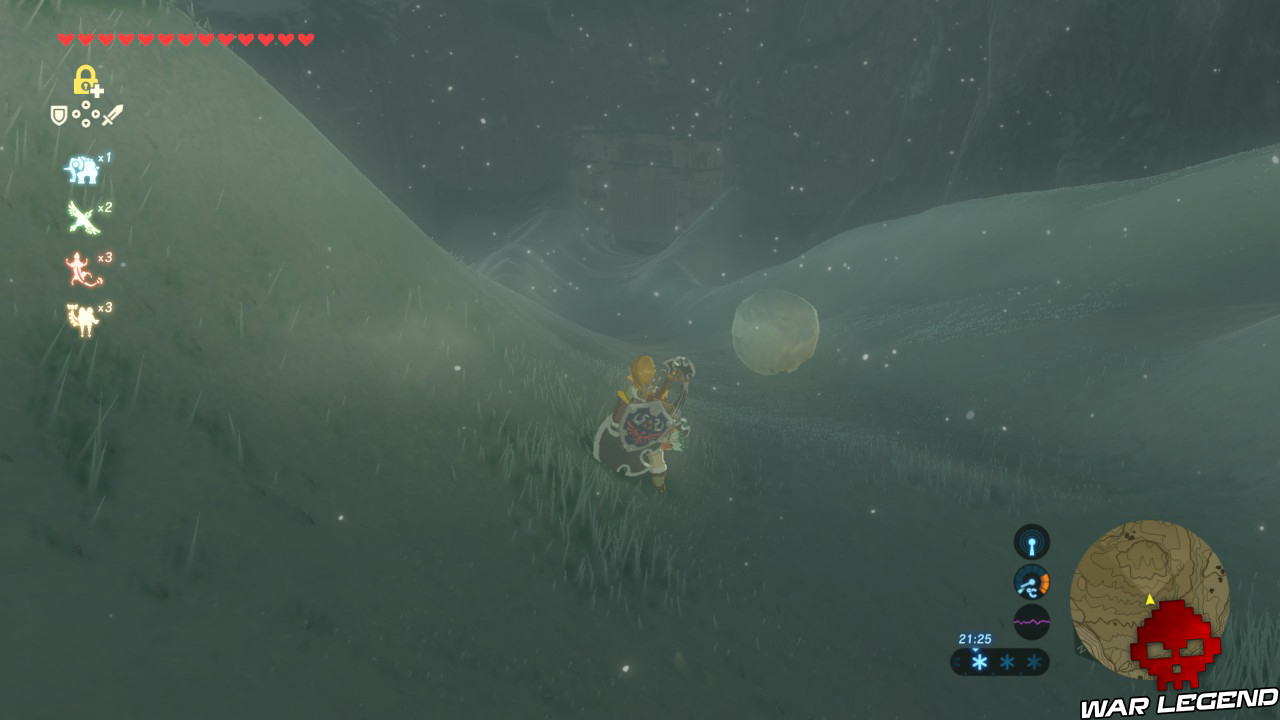Viewport: 1280px width, 720px height.
Task: Toggle the noise meter indicator off
Action: pos(1032,620)
